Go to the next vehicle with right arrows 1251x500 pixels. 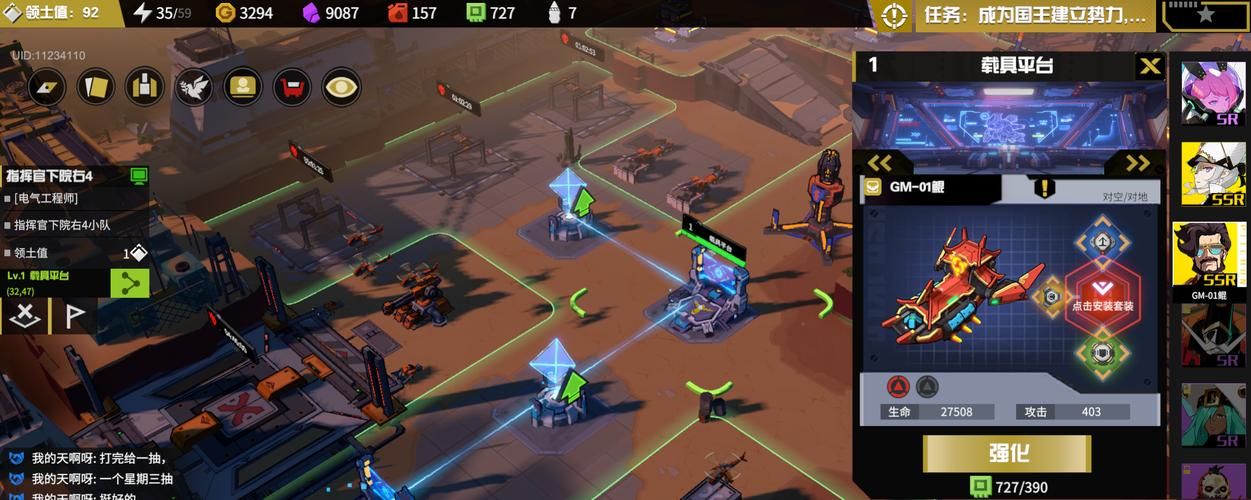click(1138, 163)
